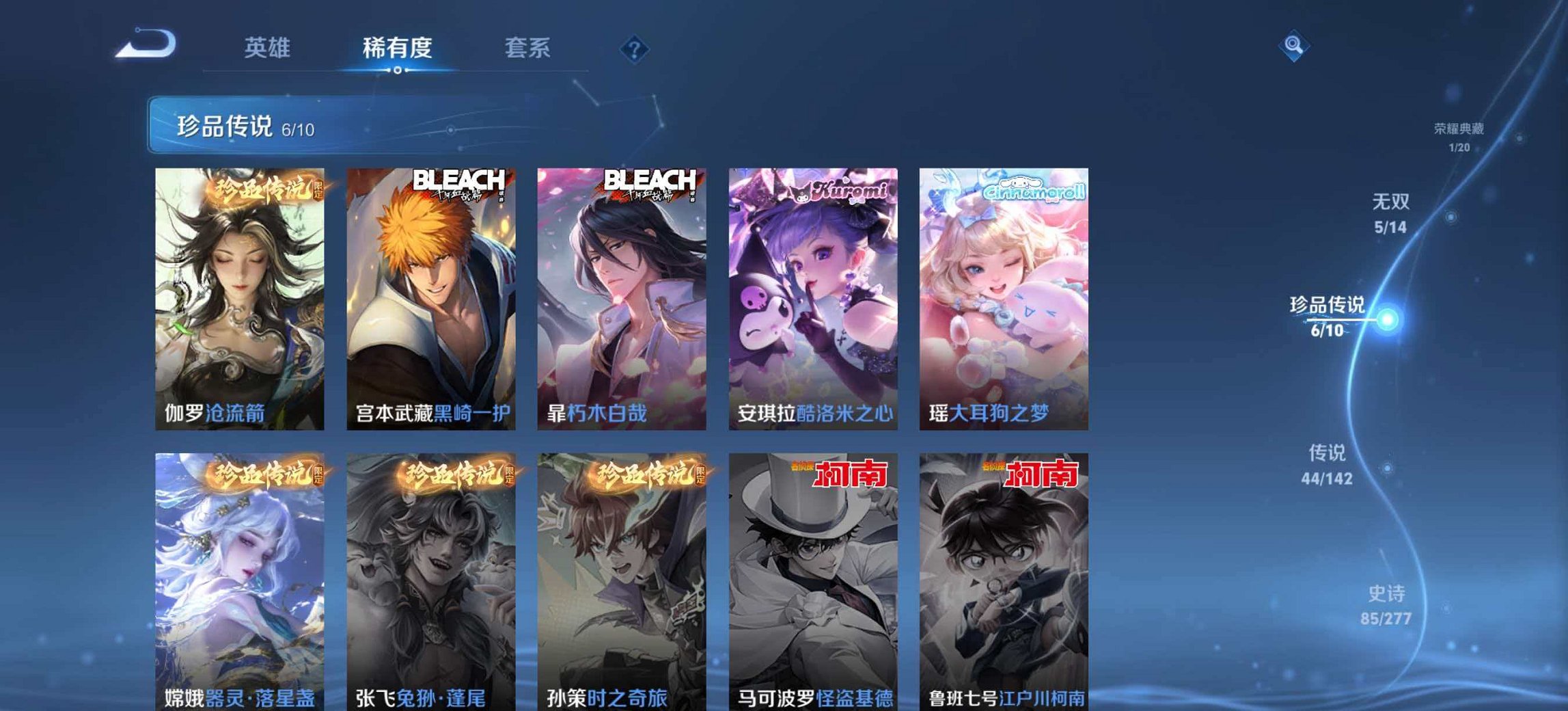
Task: Select the 瑶 大耳狗之梦 Cinnamoroll skin
Action: [1004, 294]
